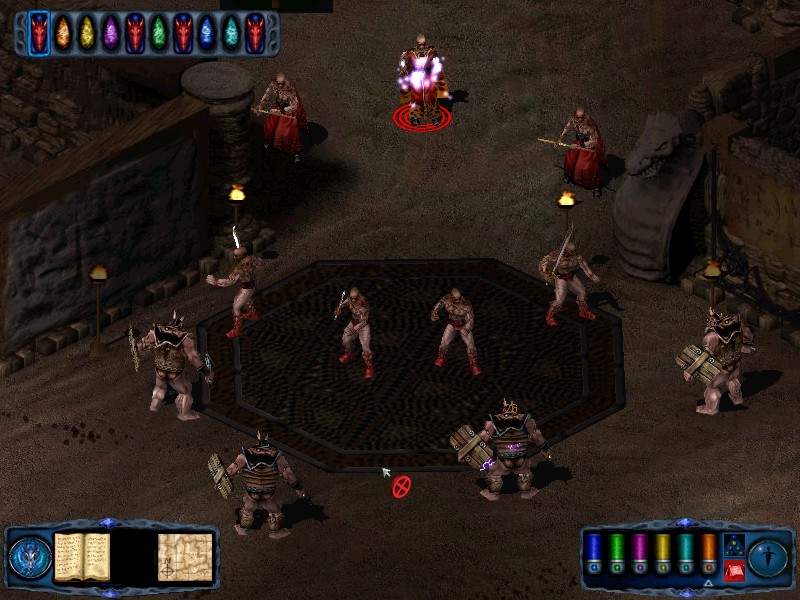Click the small triangle arrow below the tubes

point(708,584)
